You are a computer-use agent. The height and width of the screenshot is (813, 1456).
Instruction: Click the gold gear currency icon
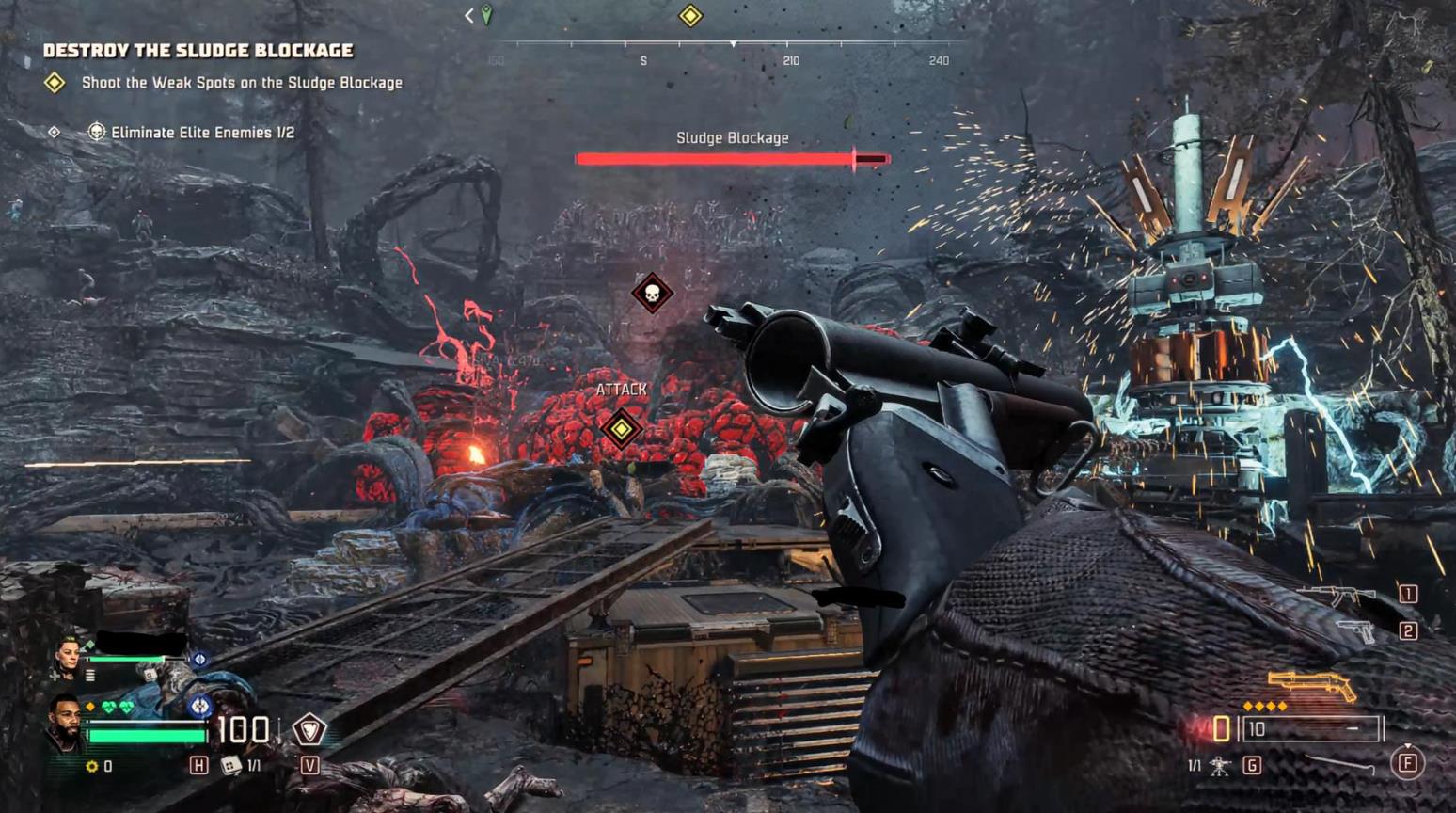coord(92,766)
